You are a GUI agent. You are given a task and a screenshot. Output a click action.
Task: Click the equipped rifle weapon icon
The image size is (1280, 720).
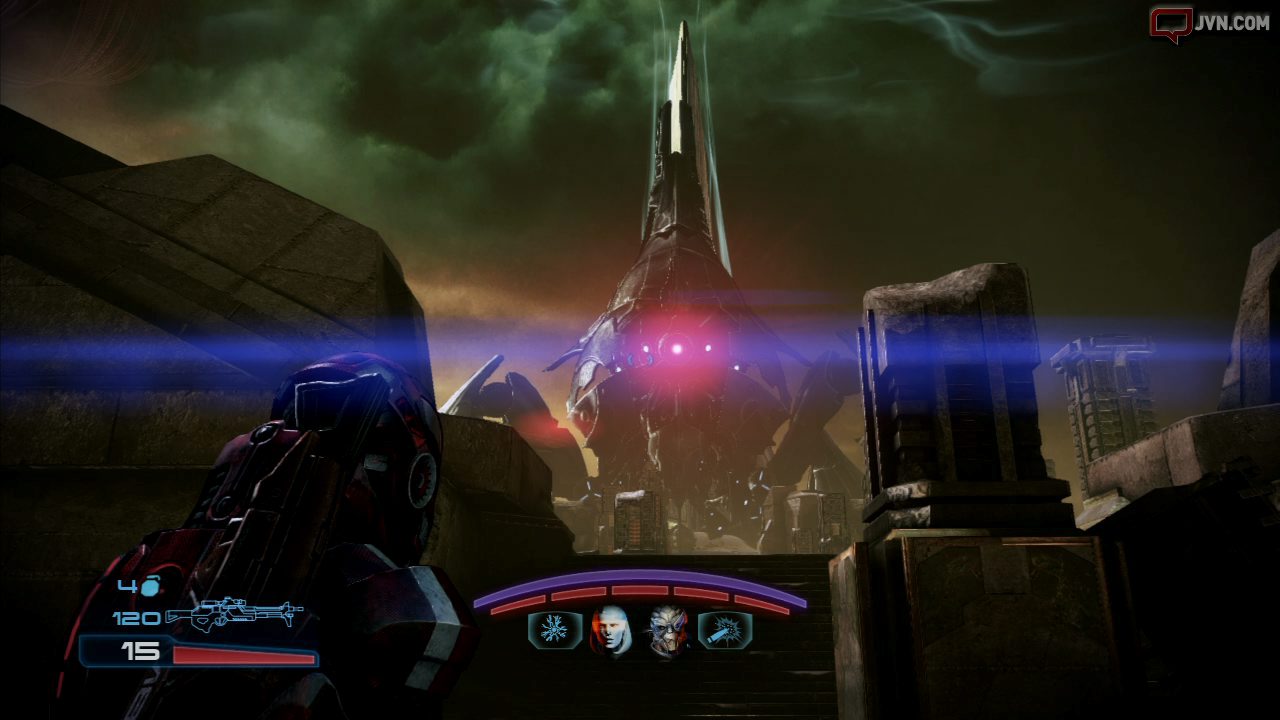click(234, 616)
